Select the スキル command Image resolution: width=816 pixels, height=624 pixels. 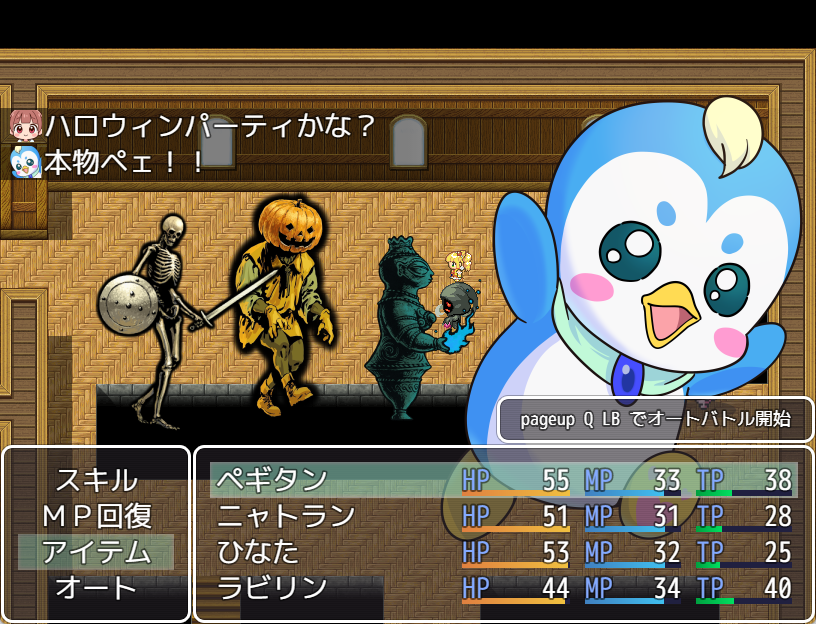(96, 480)
